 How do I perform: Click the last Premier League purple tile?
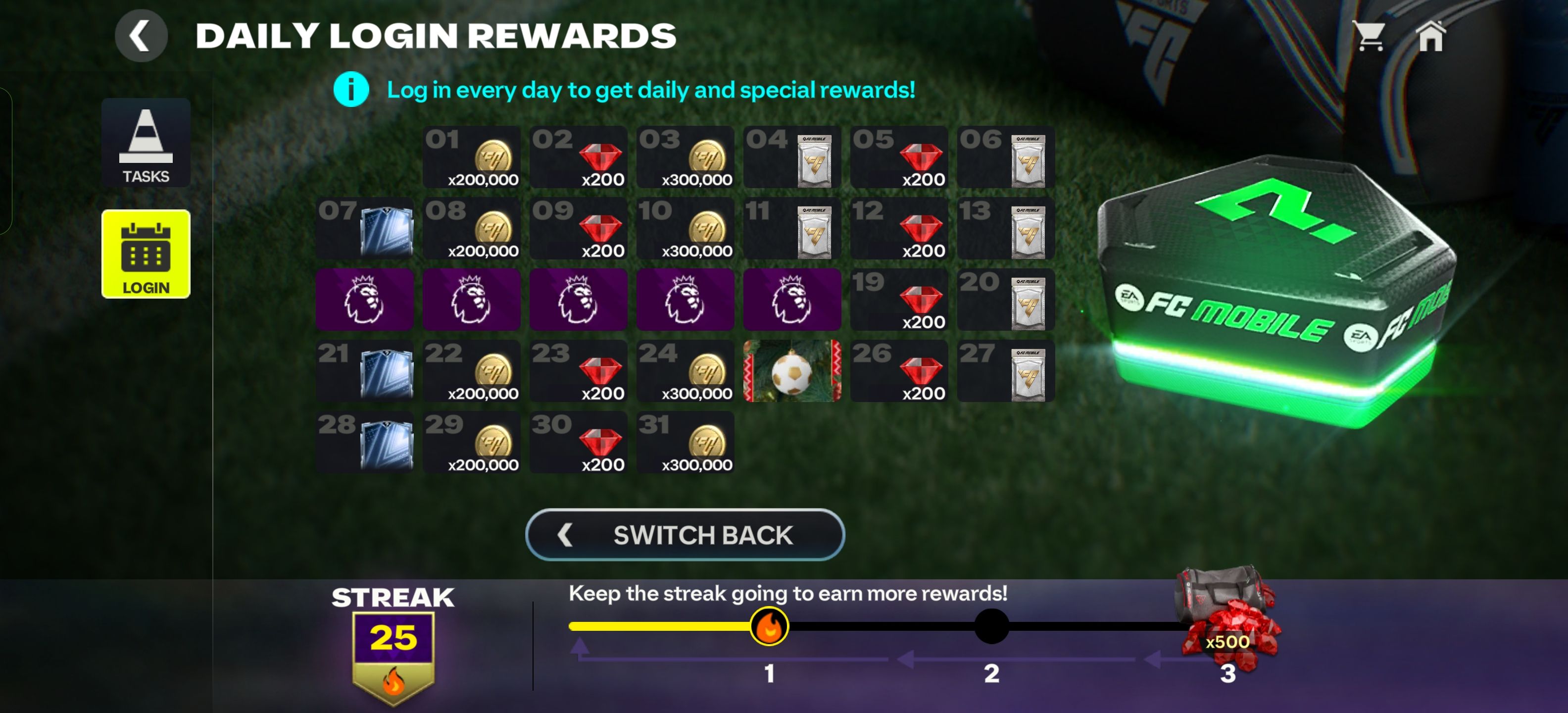tap(792, 300)
